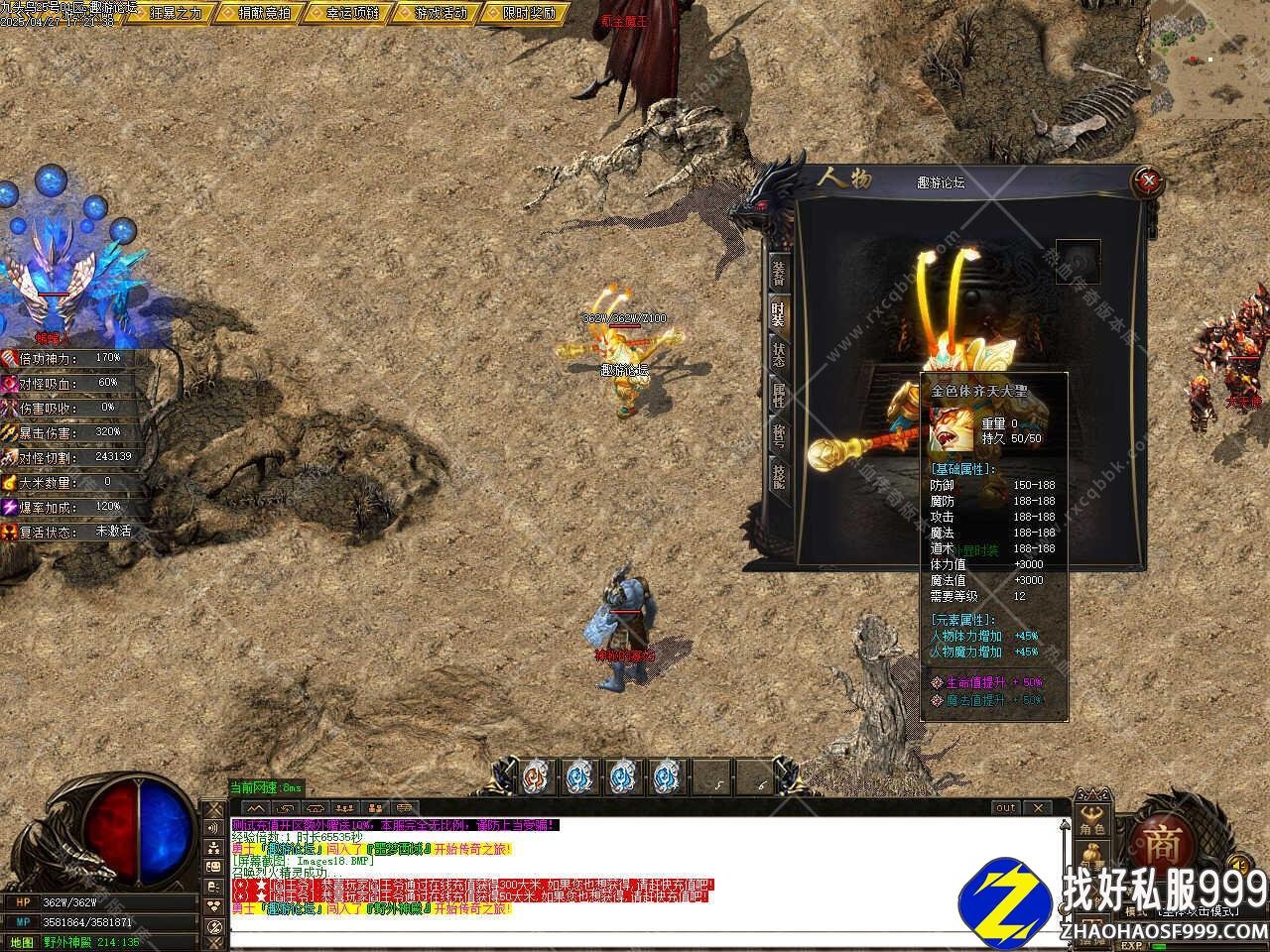The width and height of the screenshot is (1270, 952).
Task: Select the 时装 fashion tab
Action: (x=779, y=313)
